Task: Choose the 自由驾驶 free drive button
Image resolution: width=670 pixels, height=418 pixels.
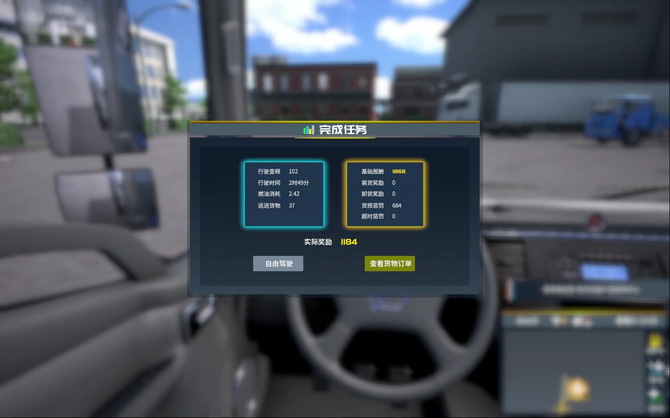Action: click(x=278, y=264)
